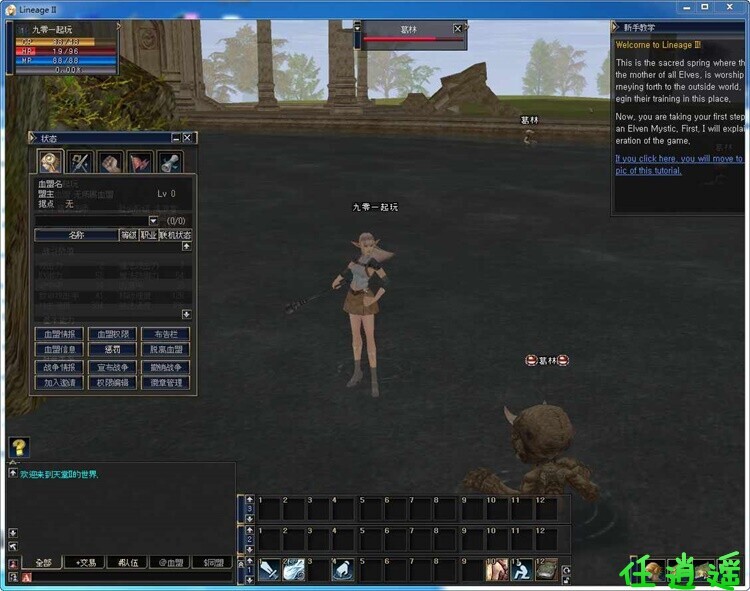Select the 脱离血盟 leave clan button
The height and width of the screenshot is (591, 750).
(165, 350)
